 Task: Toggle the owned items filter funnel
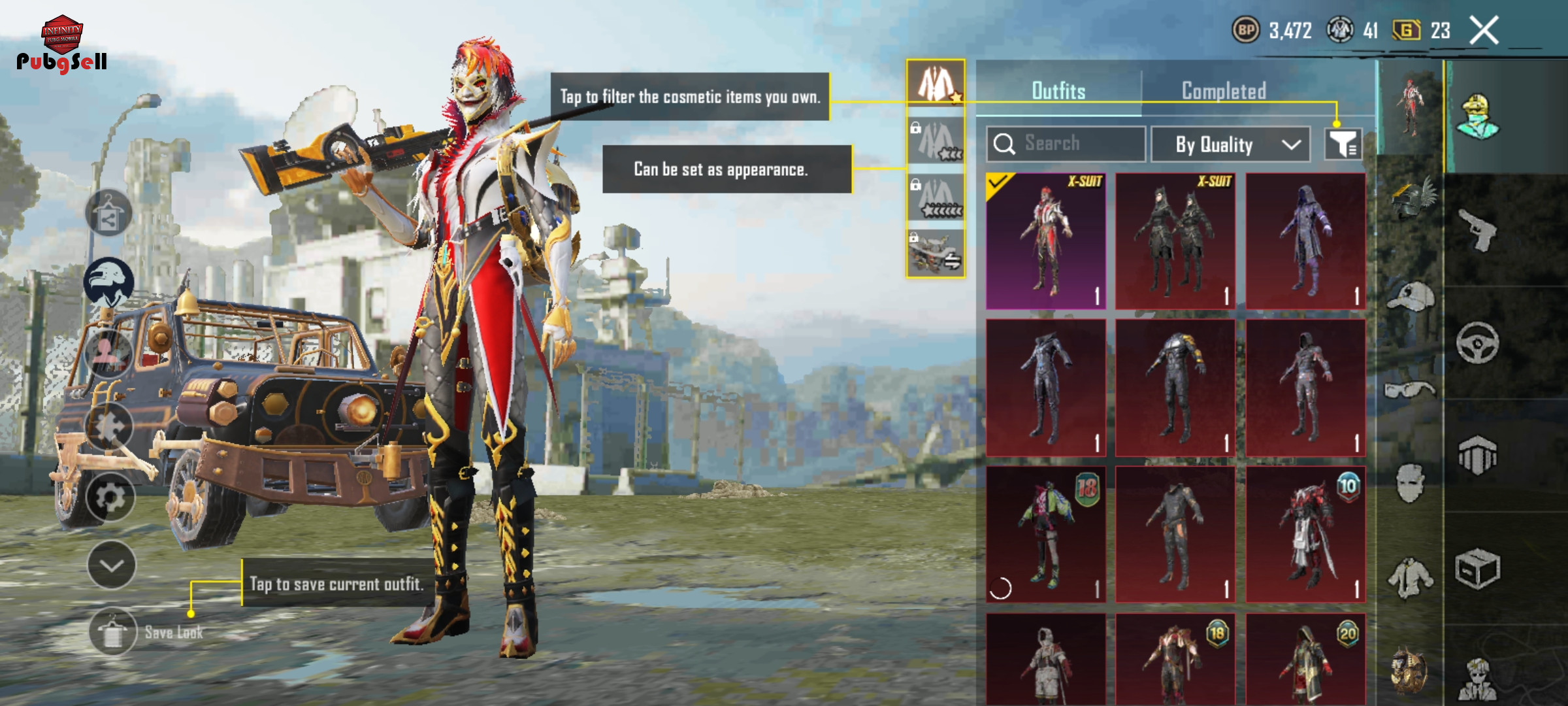tap(1343, 144)
